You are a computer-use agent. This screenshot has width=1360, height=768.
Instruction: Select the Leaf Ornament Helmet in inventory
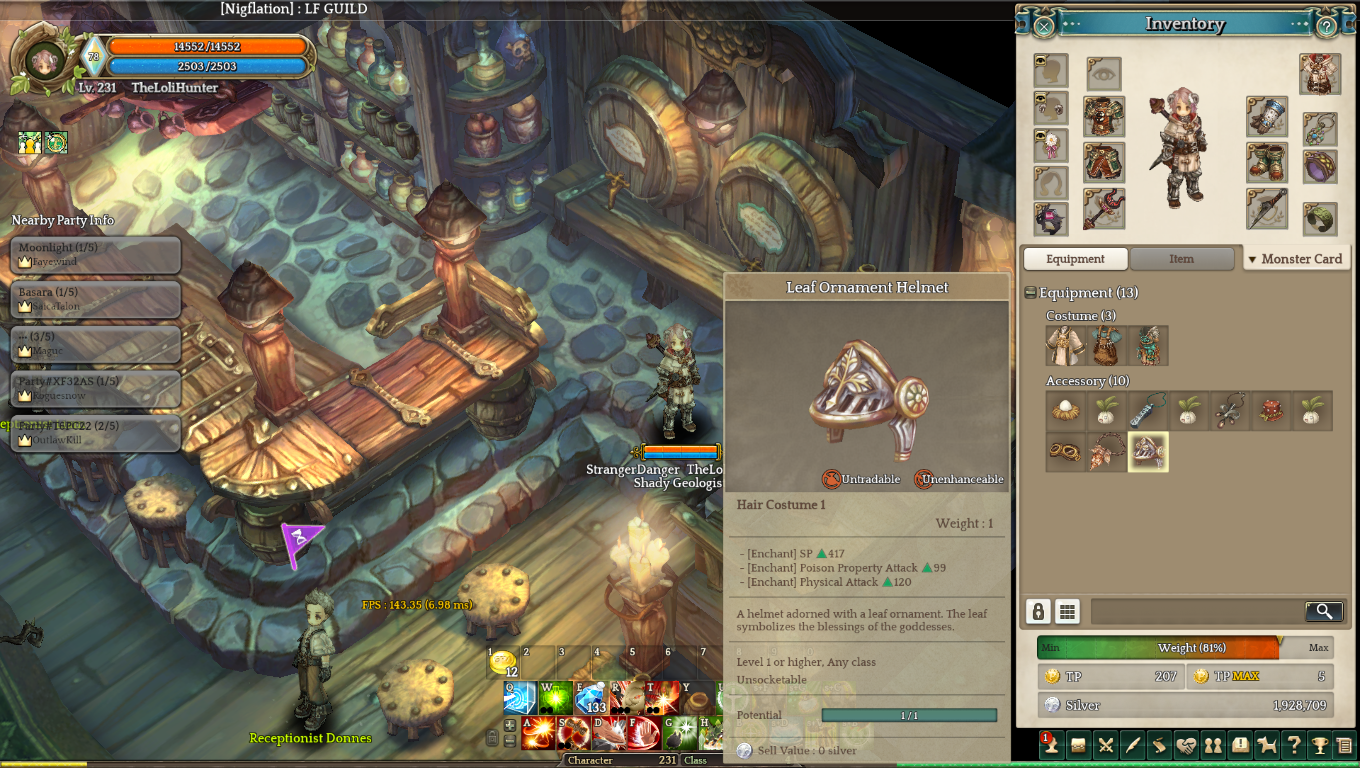click(1147, 452)
